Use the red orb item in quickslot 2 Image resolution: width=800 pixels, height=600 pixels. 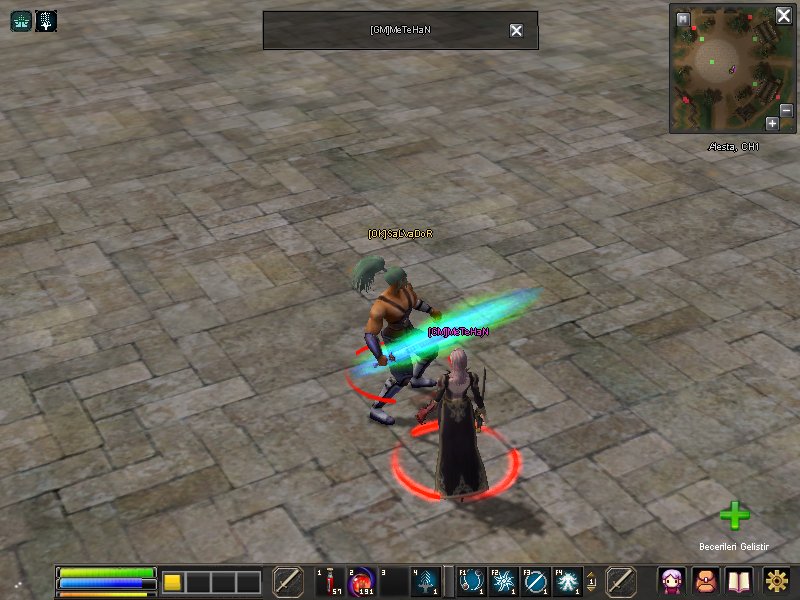coord(360,581)
